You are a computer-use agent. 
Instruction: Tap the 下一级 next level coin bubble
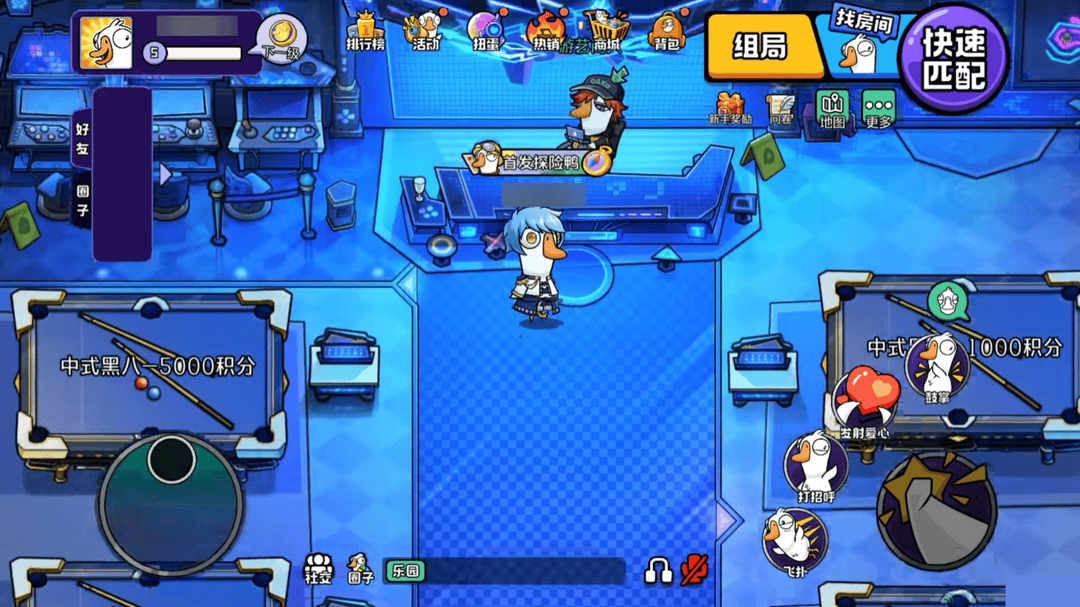click(x=280, y=38)
